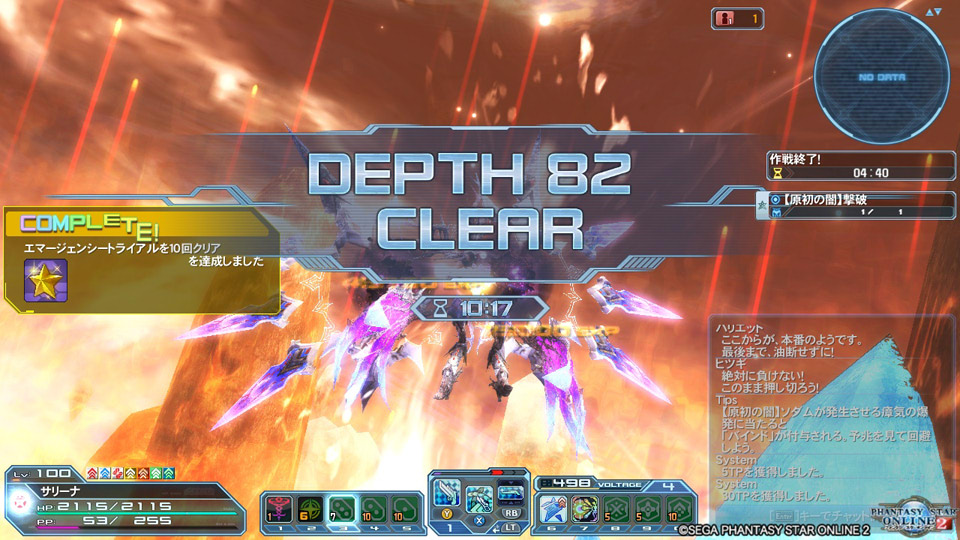Screen dimensions: 960x540
Task: Select the sword weapon icon in the palette
Action: click(x=448, y=497)
